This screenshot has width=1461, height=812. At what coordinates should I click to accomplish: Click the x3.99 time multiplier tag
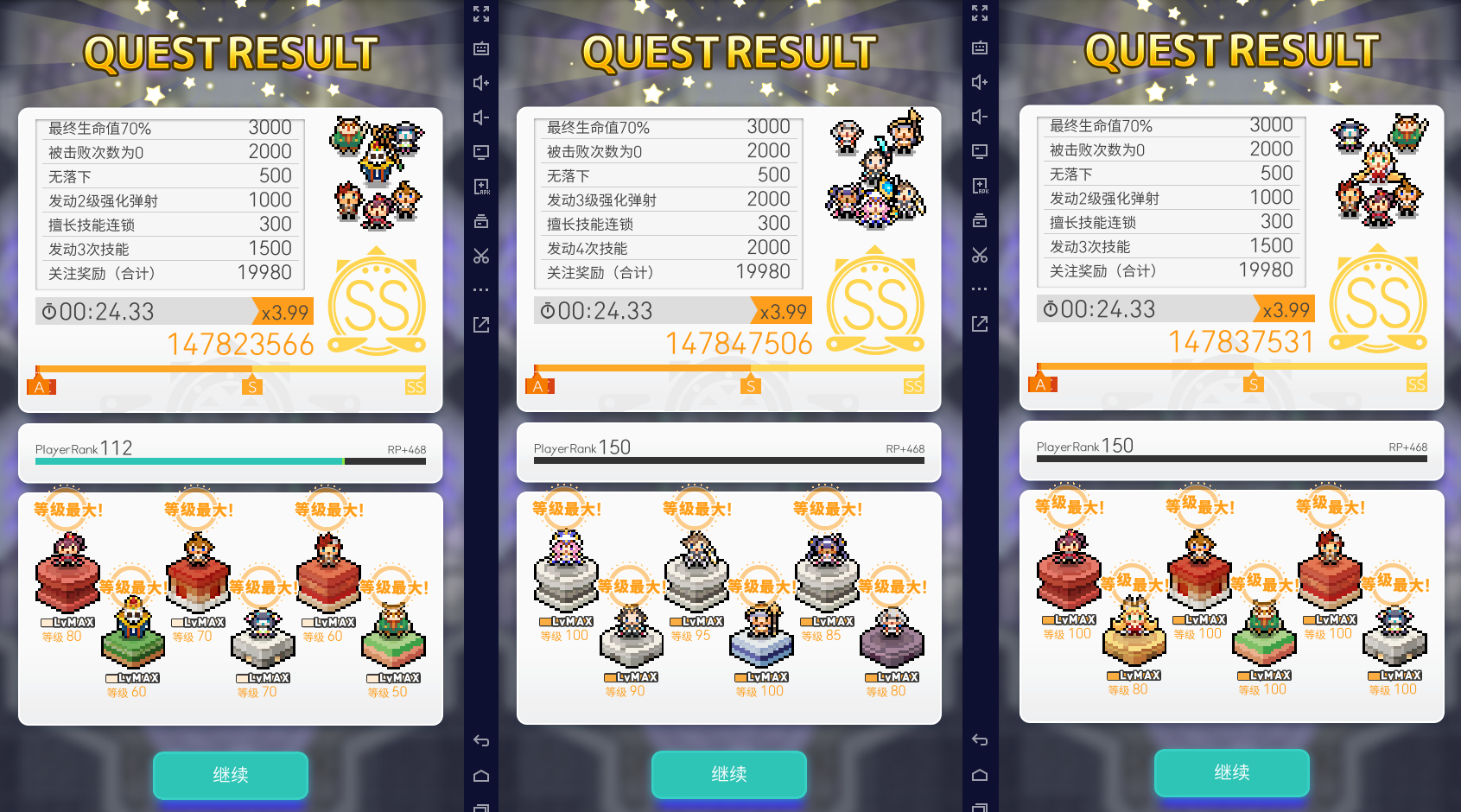coord(285,312)
